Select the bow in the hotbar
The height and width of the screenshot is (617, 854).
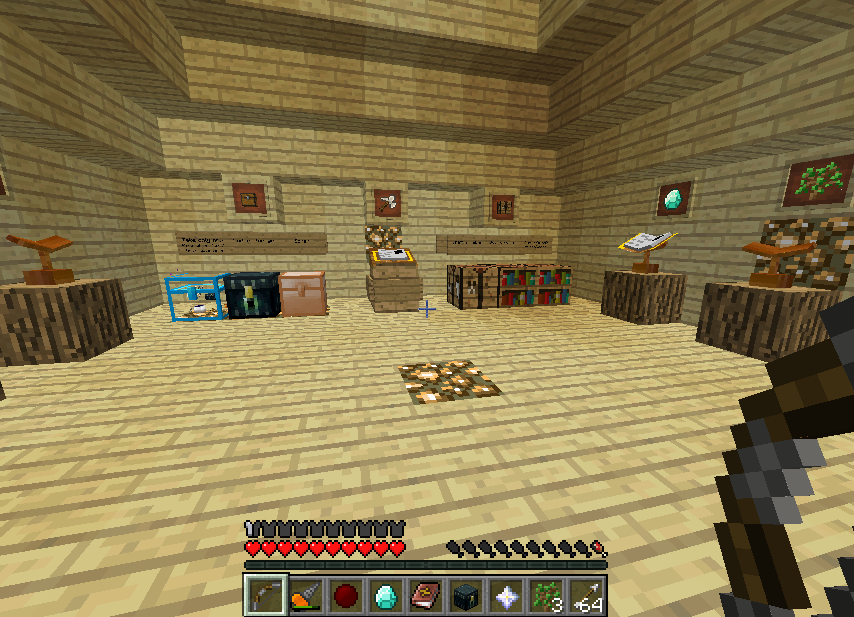pos(266,595)
